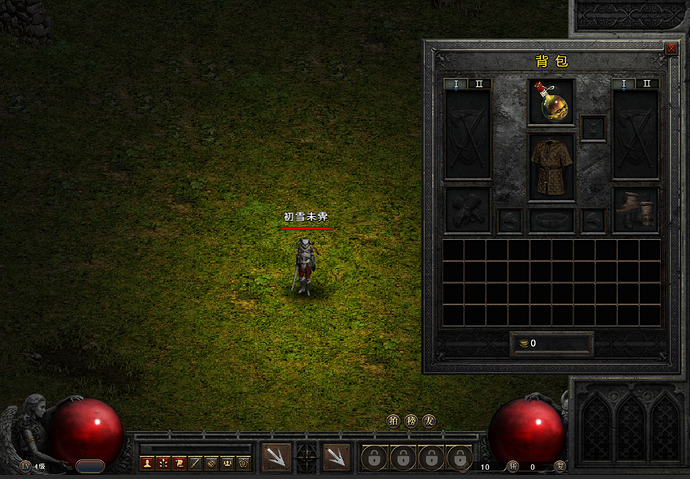Click the gold coin amount field
The image size is (690, 479).
[551, 343]
